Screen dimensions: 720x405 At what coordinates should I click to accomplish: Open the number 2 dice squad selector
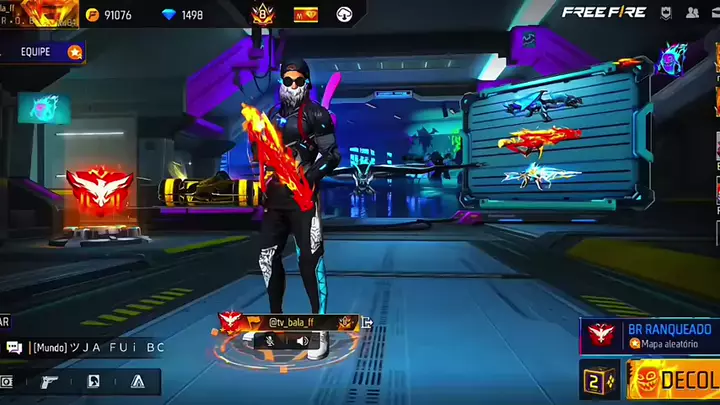598,381
